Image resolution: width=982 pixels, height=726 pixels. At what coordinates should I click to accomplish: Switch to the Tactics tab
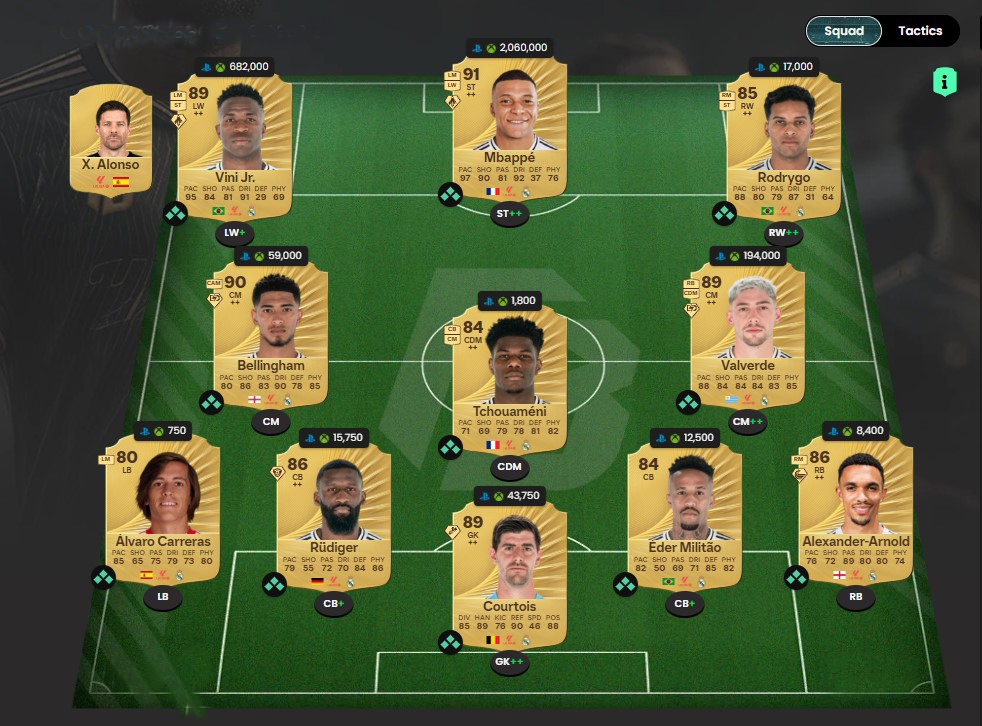pos(920,31)
